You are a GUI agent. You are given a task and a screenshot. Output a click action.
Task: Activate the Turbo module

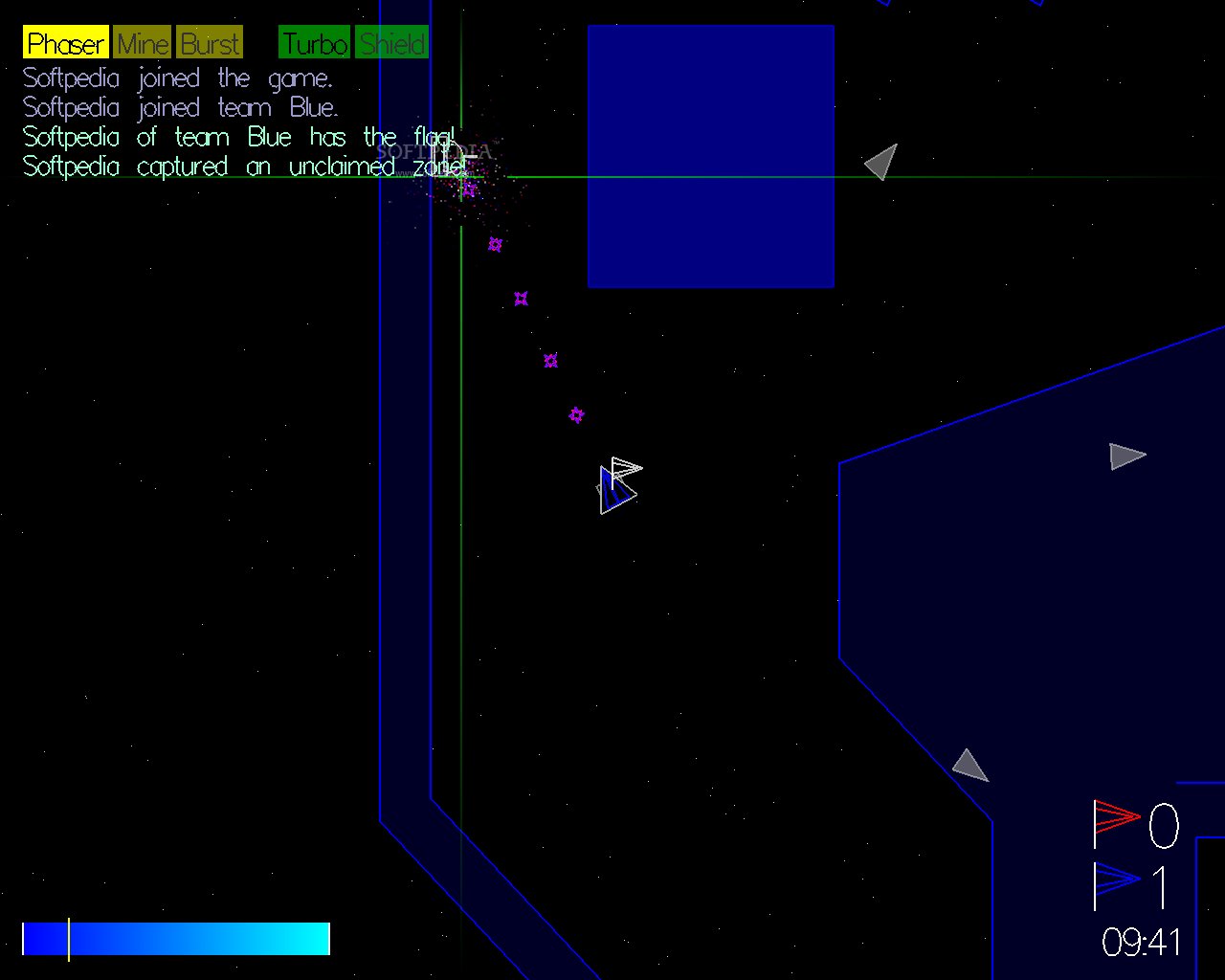pos(314,43)
